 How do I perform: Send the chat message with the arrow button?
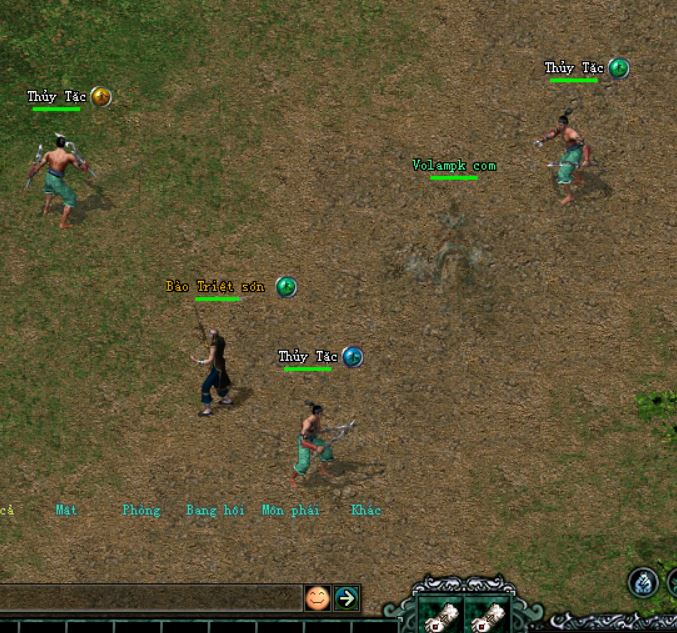point(346,598)
